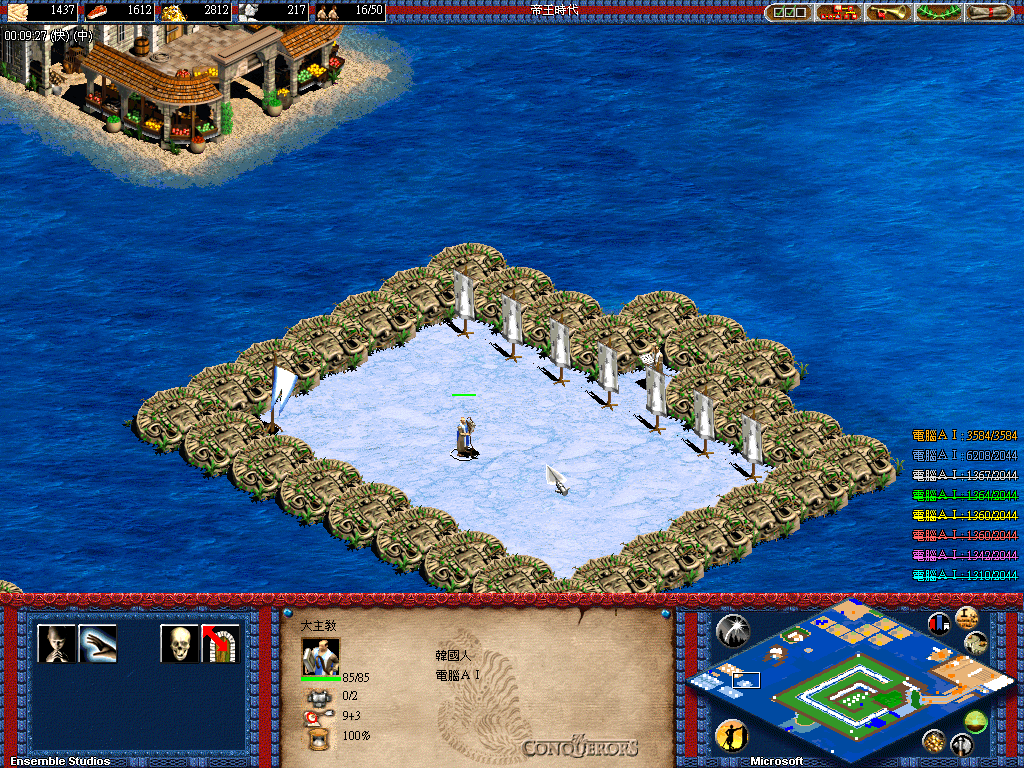The image size is (1024, 768).
Task: Activate the praying monk convert command
Action: click(56, 643)
